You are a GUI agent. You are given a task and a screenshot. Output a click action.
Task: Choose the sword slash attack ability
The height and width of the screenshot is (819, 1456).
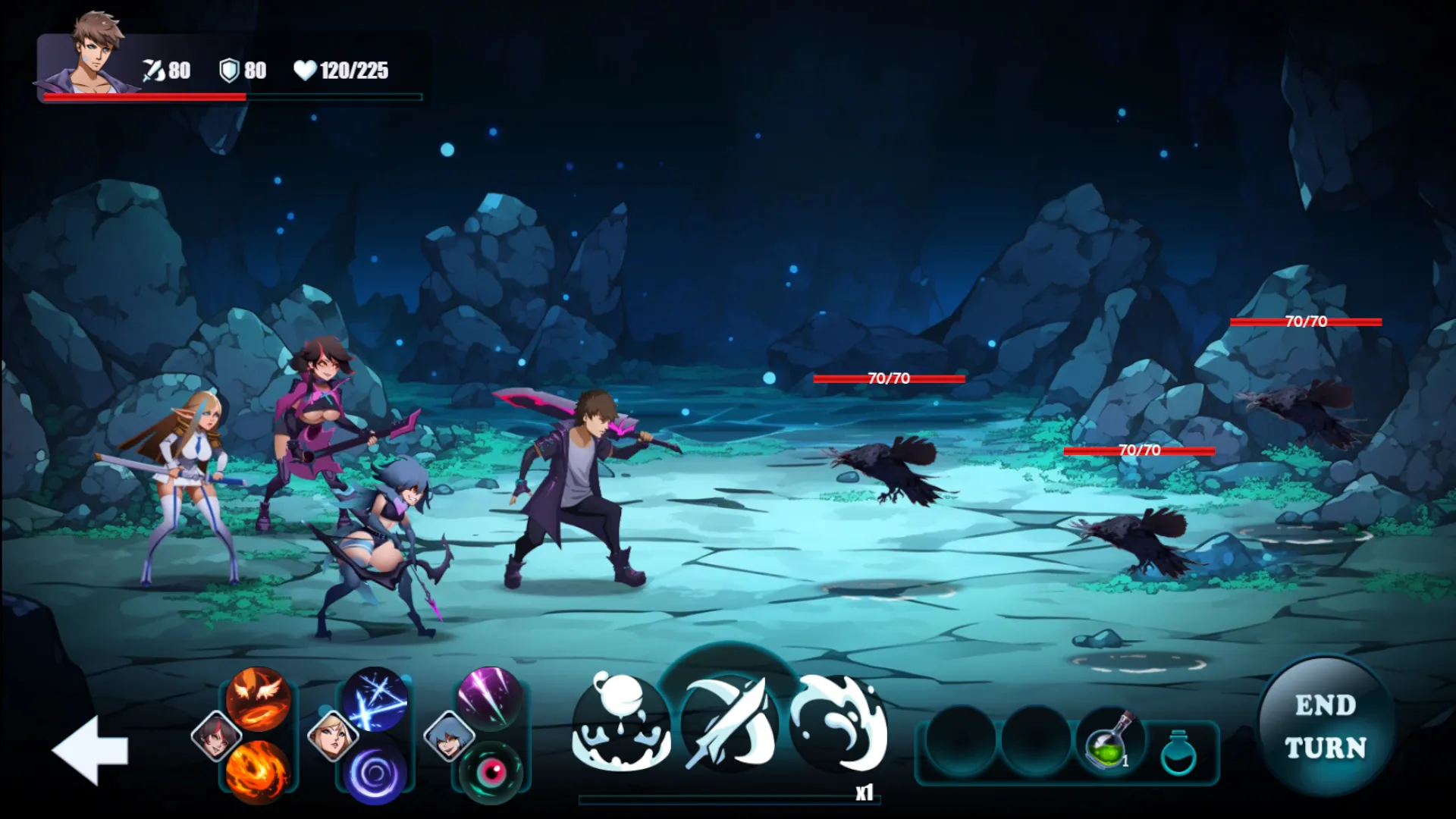(730, 723)
